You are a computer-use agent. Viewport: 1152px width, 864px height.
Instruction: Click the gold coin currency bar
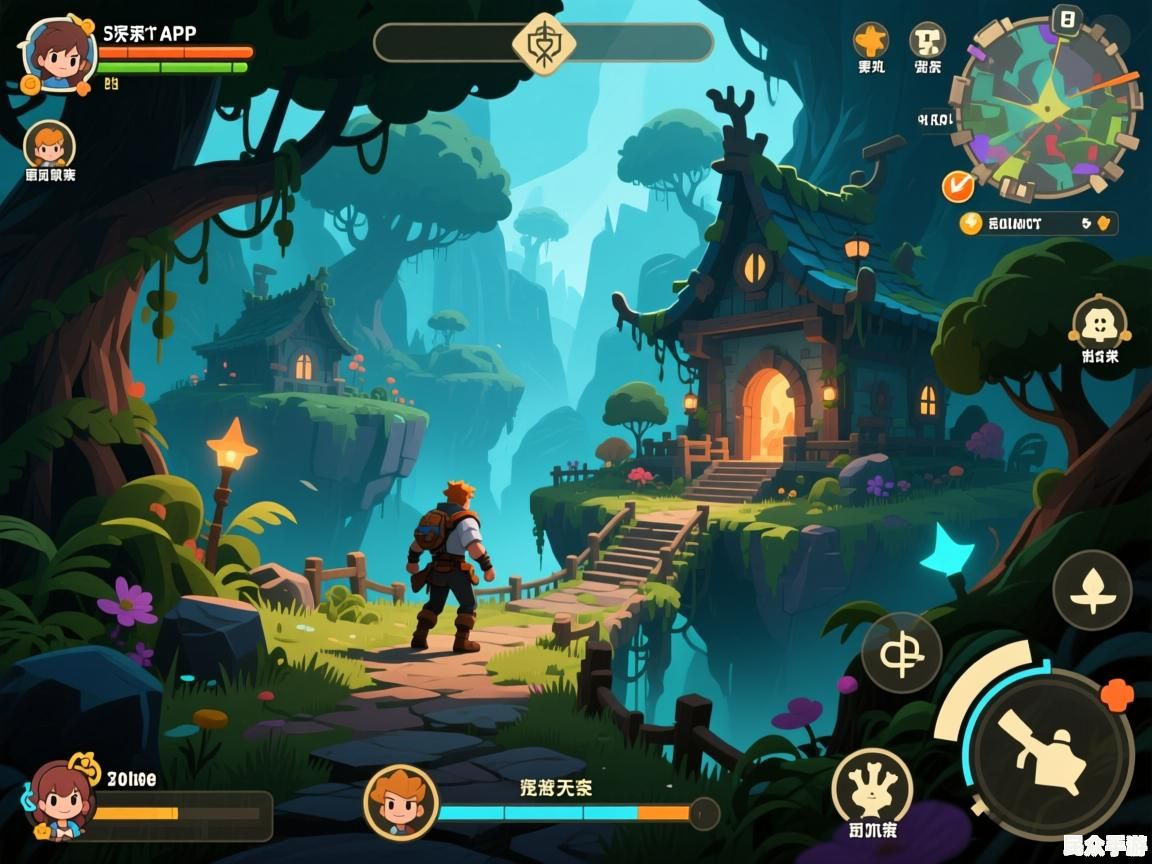click(x=1037, y=223)
